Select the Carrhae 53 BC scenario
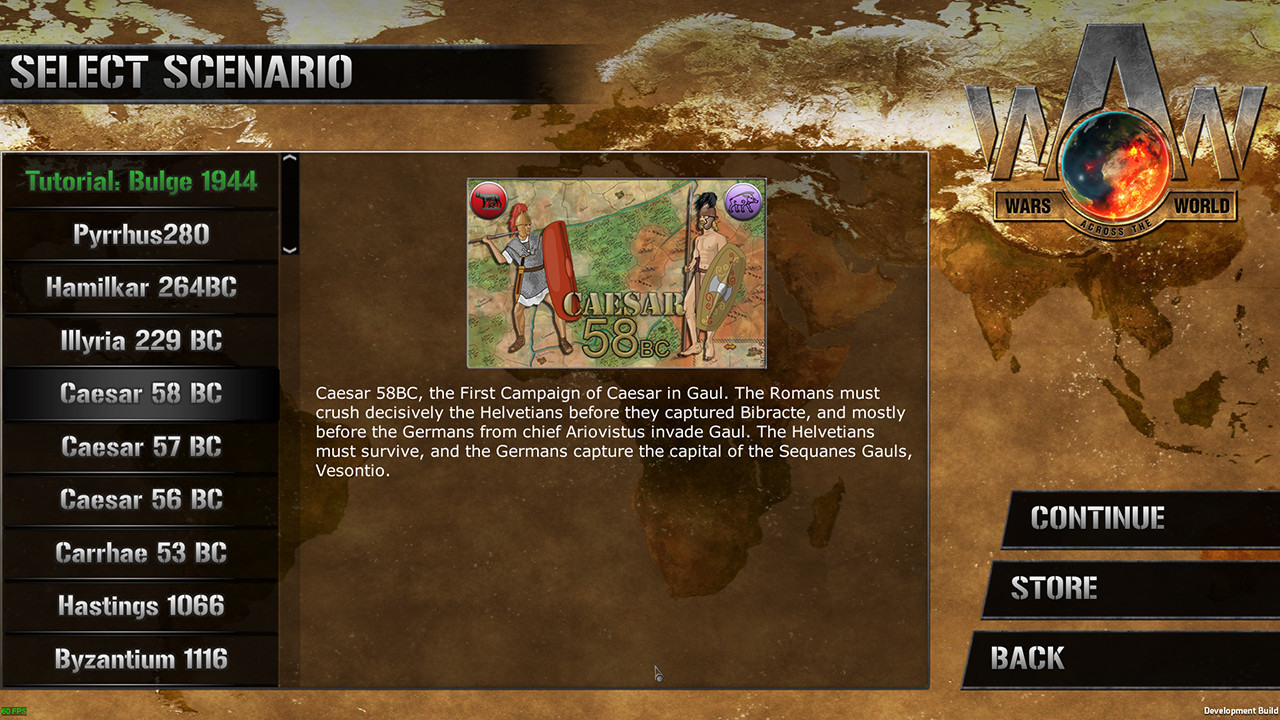The width and height of the screenshot is (1280, 720). coord(140,553)
